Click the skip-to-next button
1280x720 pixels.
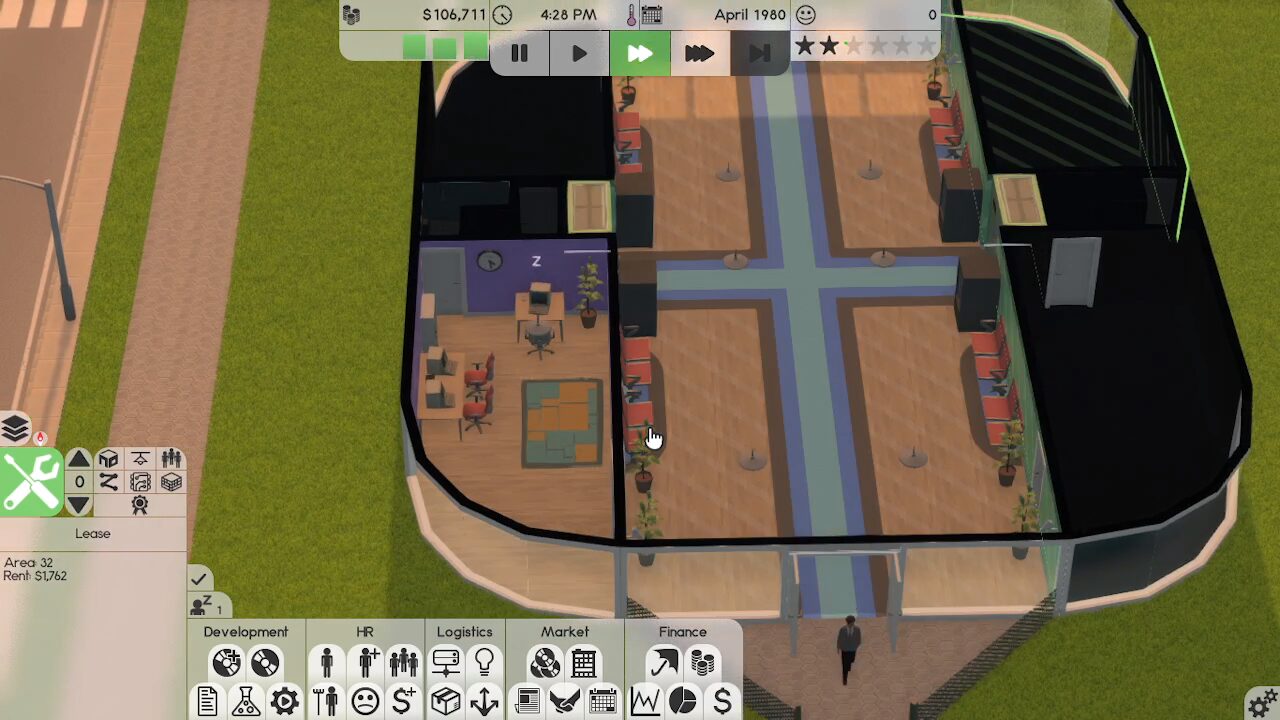tap(759, 53)
